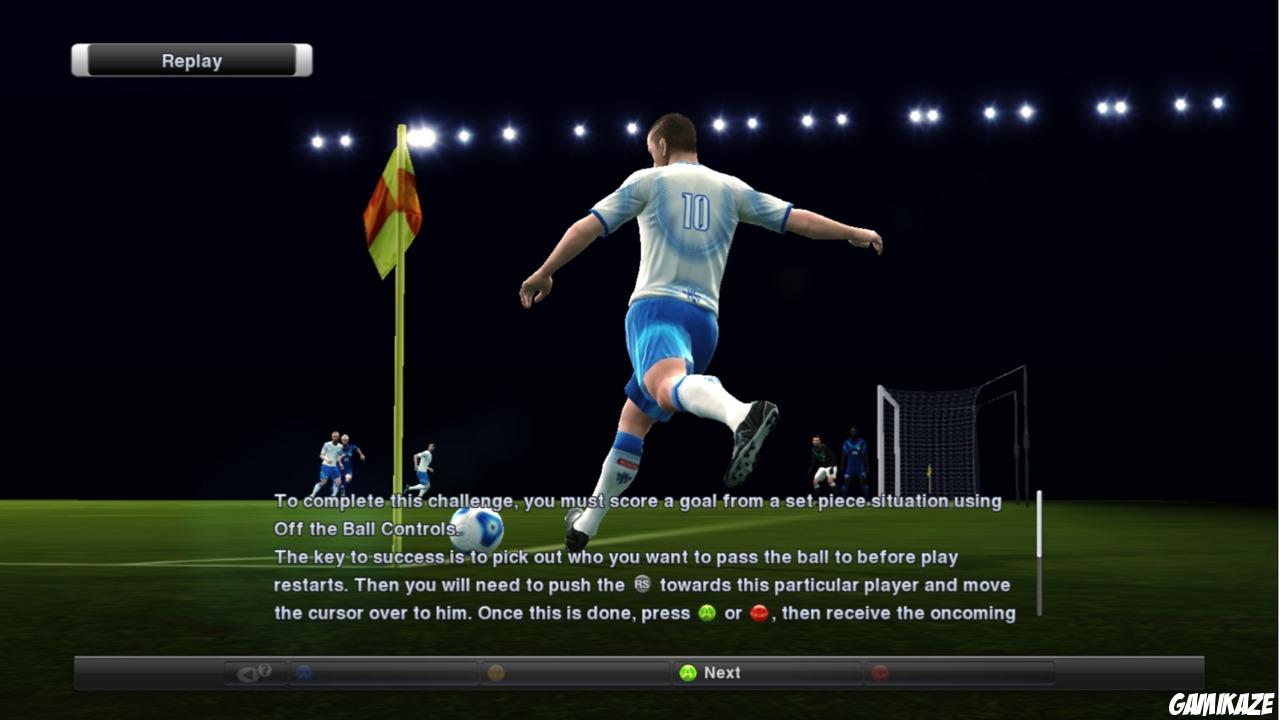The height and width of the screenshot is (720, 1280).
Task: Click the red B icon inside the instructions
Action: point(760,612)
